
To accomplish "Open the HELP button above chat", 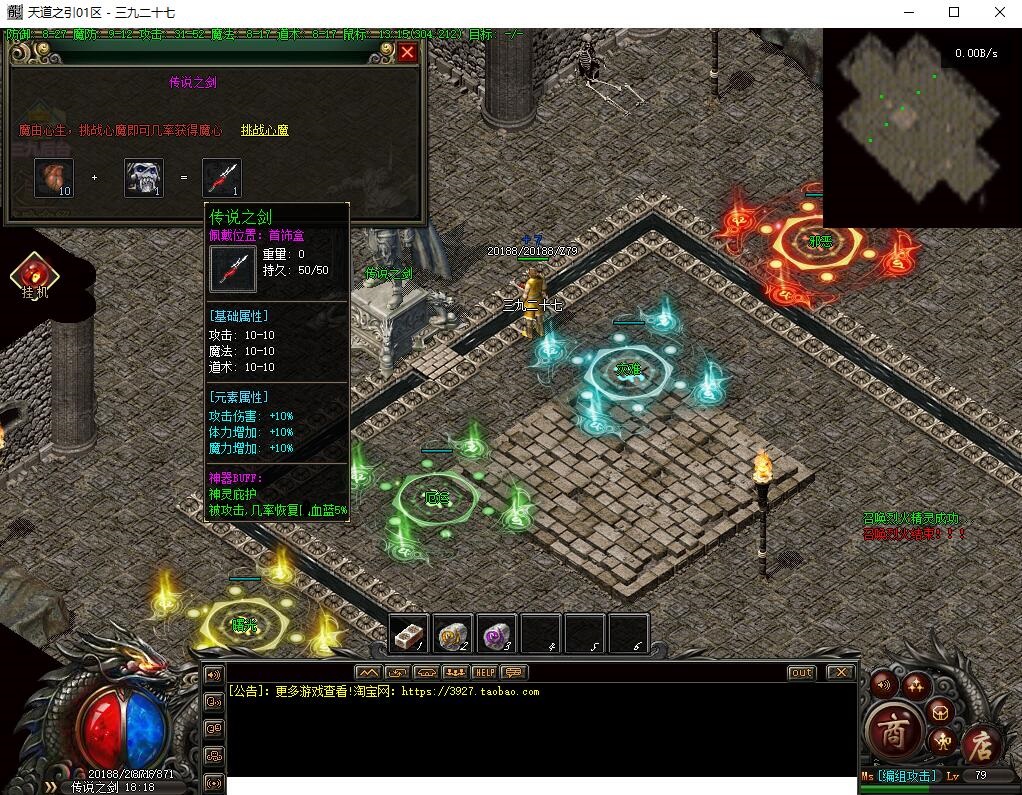I will coord(485,672).
